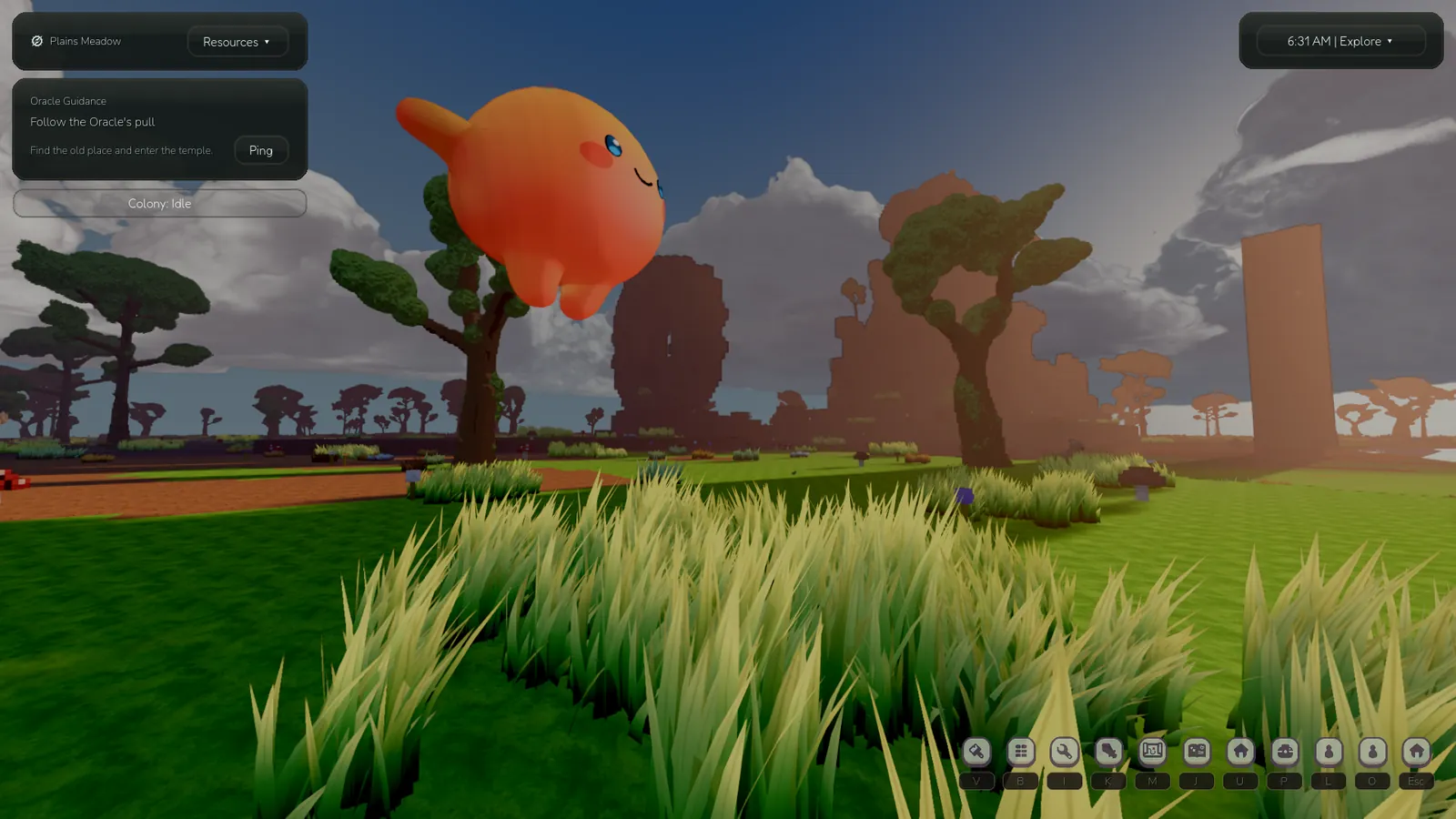
Task: Open the character panel (L)
Action: (1328, 752)
